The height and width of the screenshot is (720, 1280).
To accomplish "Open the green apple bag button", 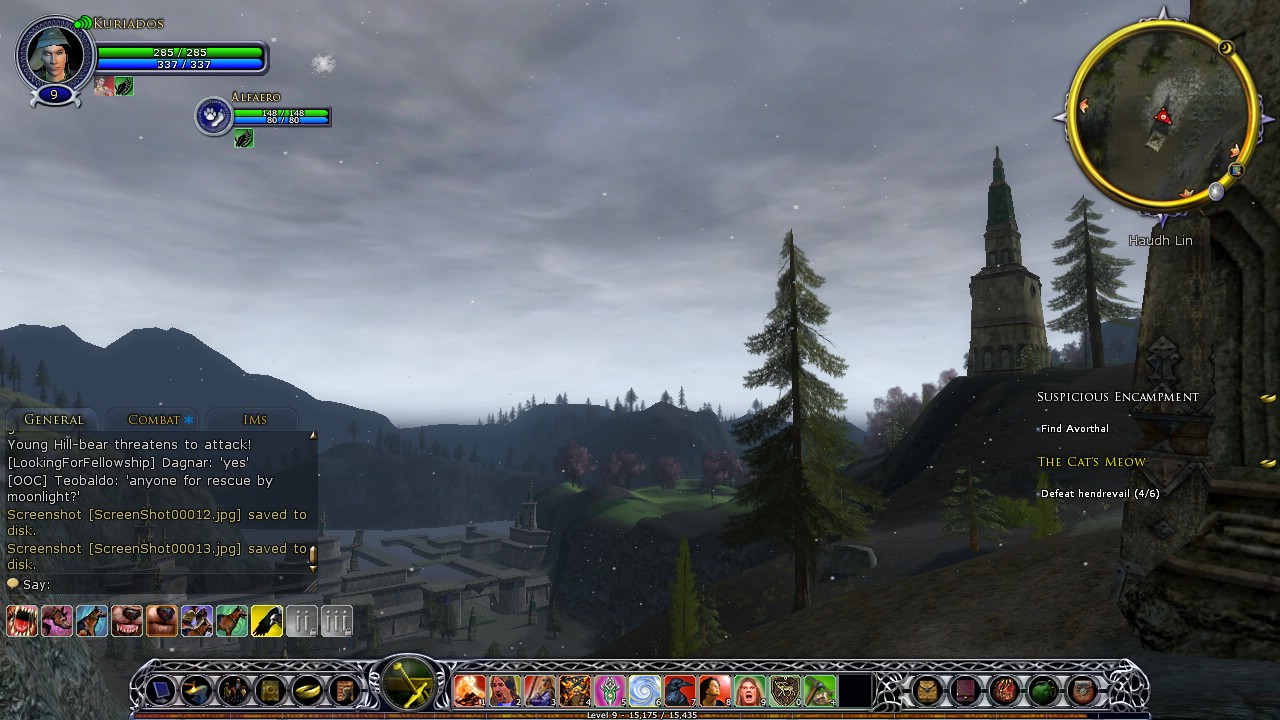I will pos(1043,690).
